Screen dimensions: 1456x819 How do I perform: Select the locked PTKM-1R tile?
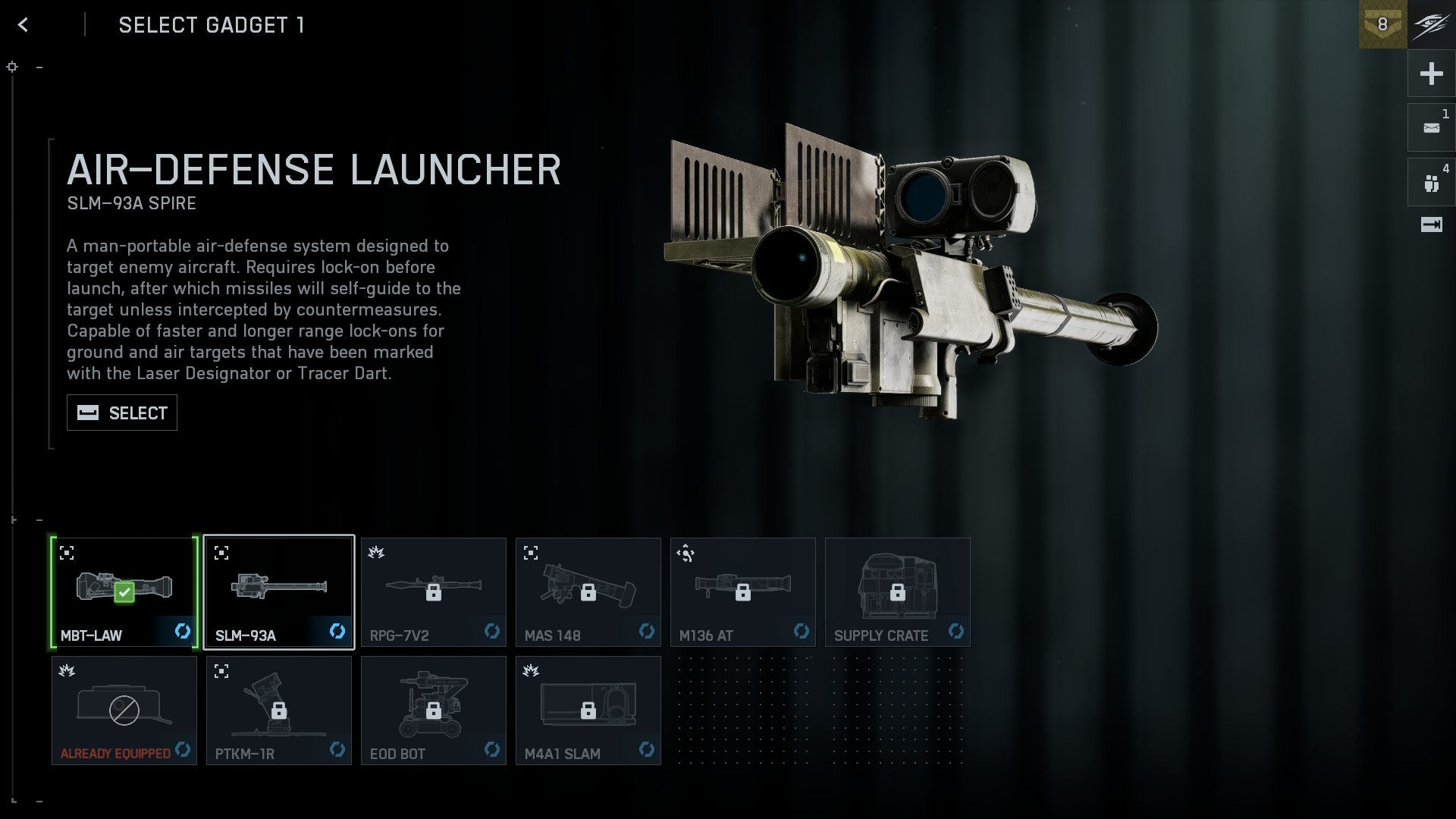pyautogui.click(x=278, y=711)
